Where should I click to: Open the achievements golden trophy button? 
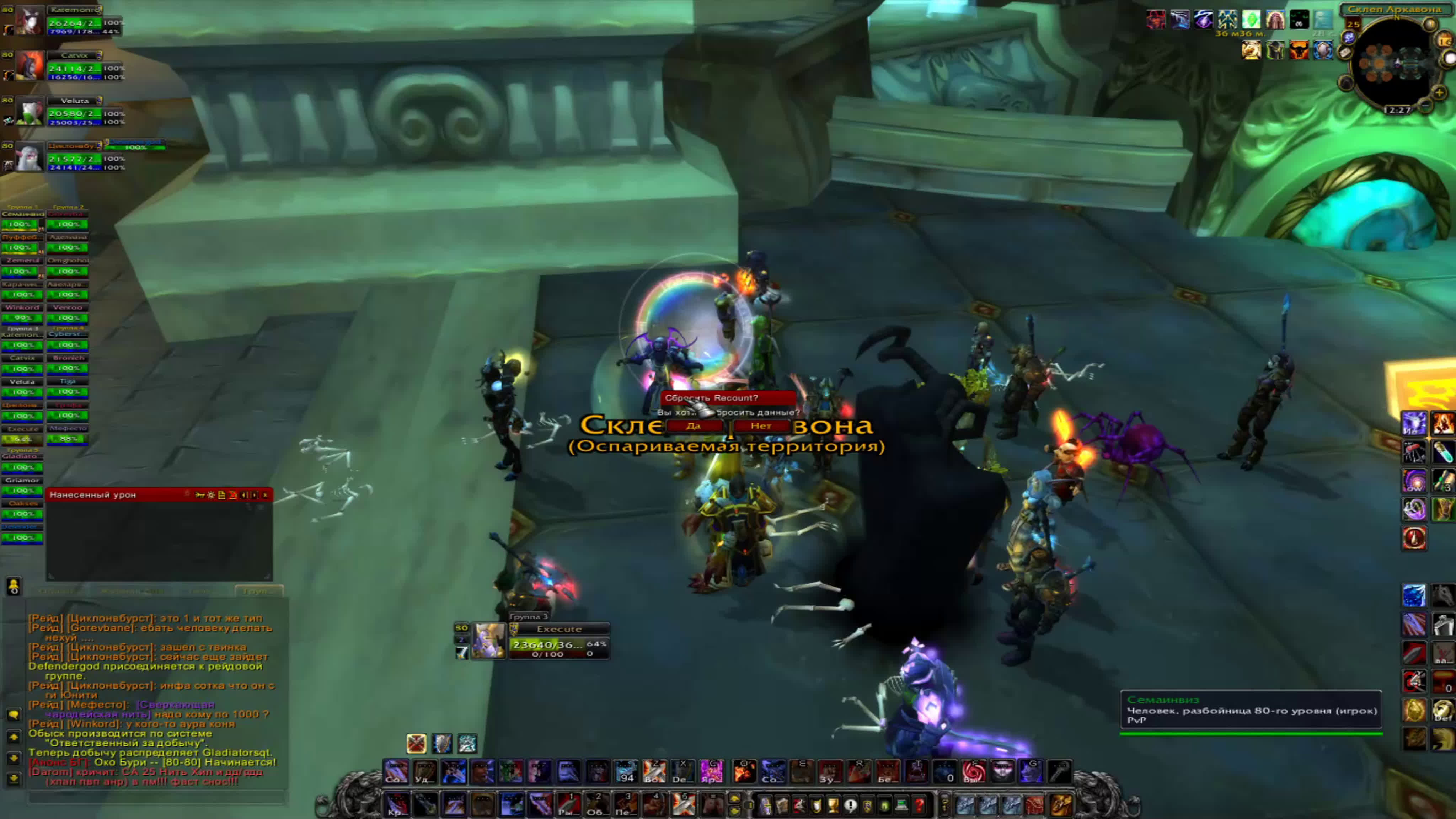tap(833, 804)
